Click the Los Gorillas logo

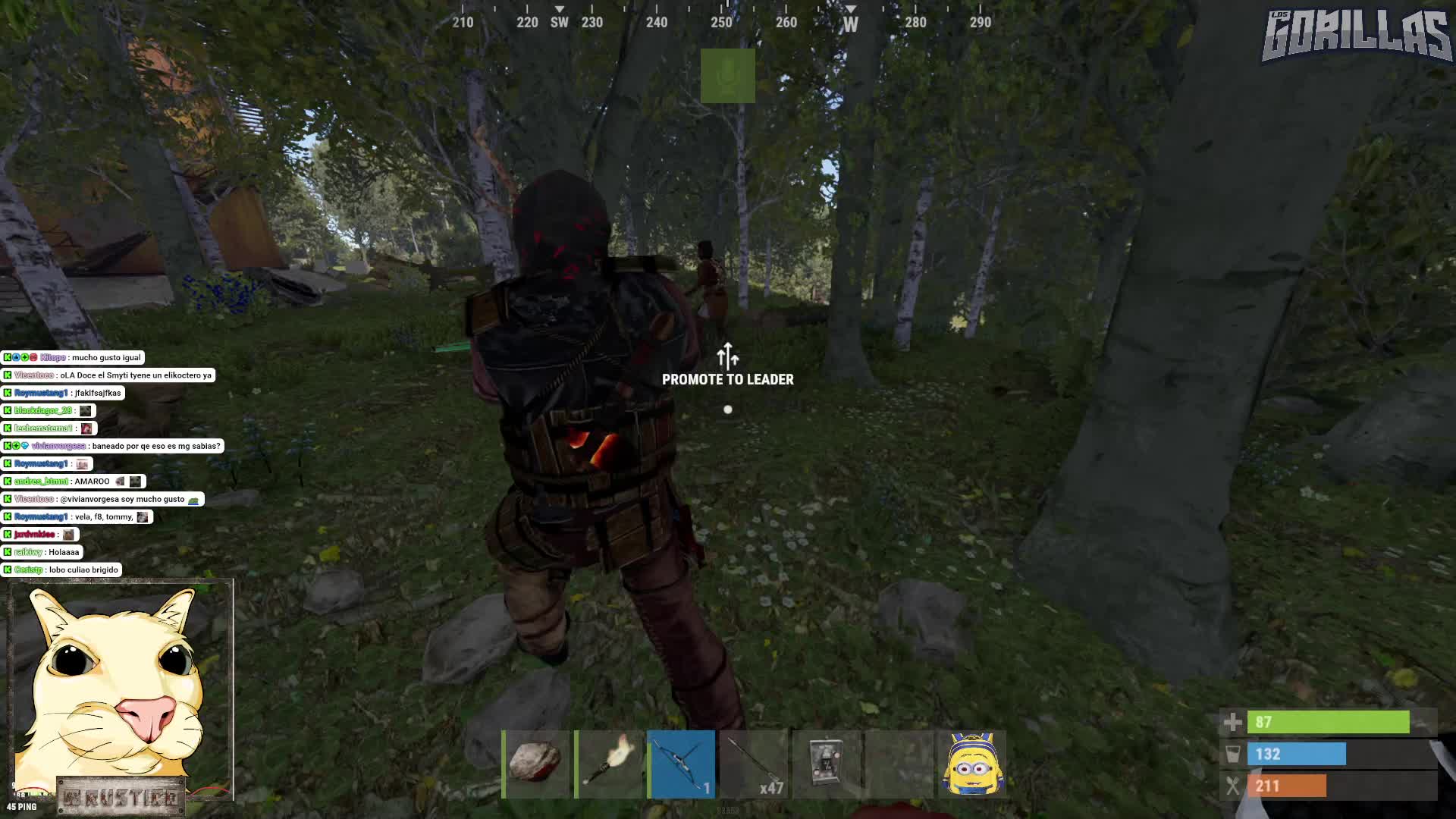pos(1355,36)
